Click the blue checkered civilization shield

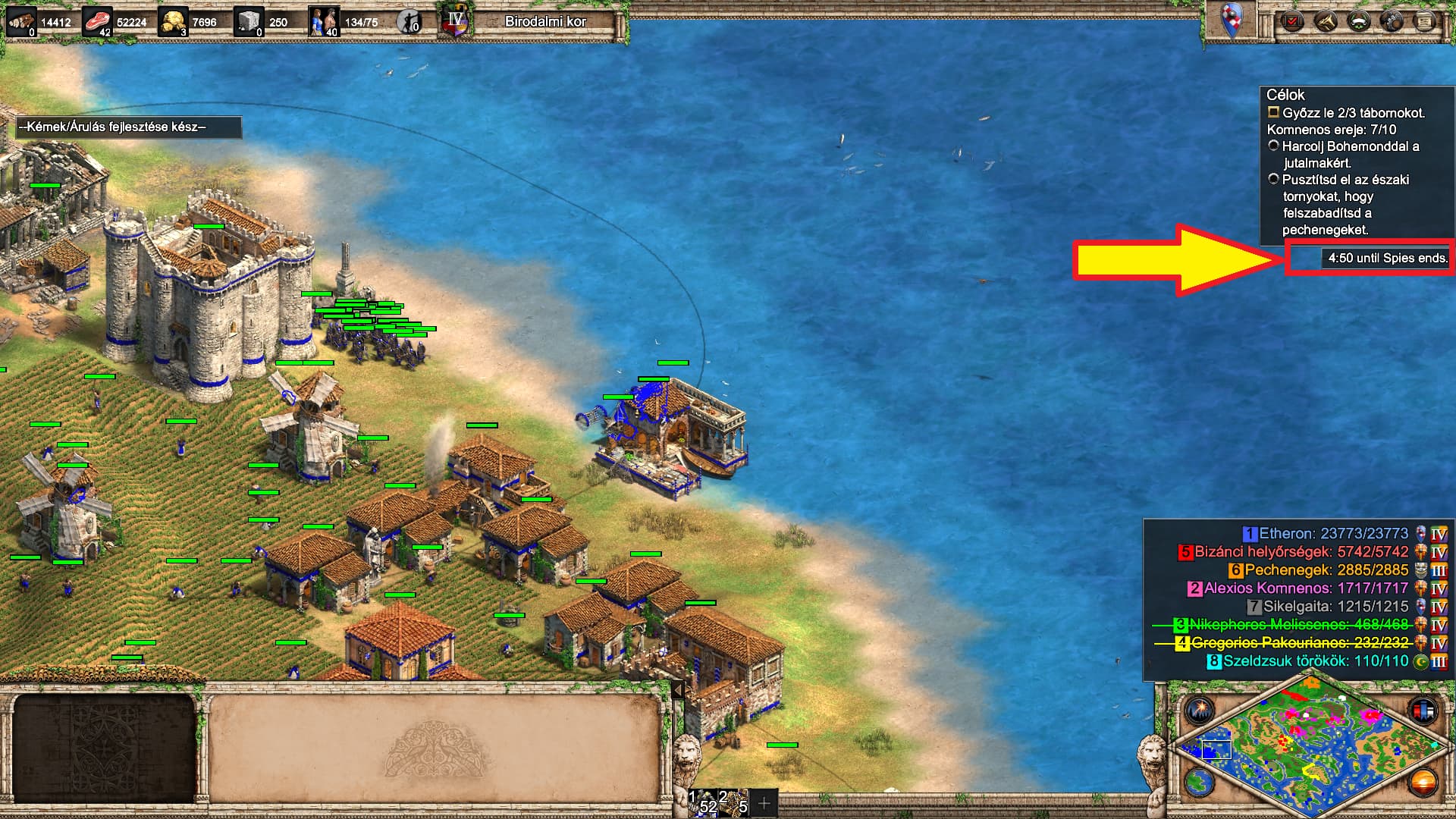[1232, 20]
